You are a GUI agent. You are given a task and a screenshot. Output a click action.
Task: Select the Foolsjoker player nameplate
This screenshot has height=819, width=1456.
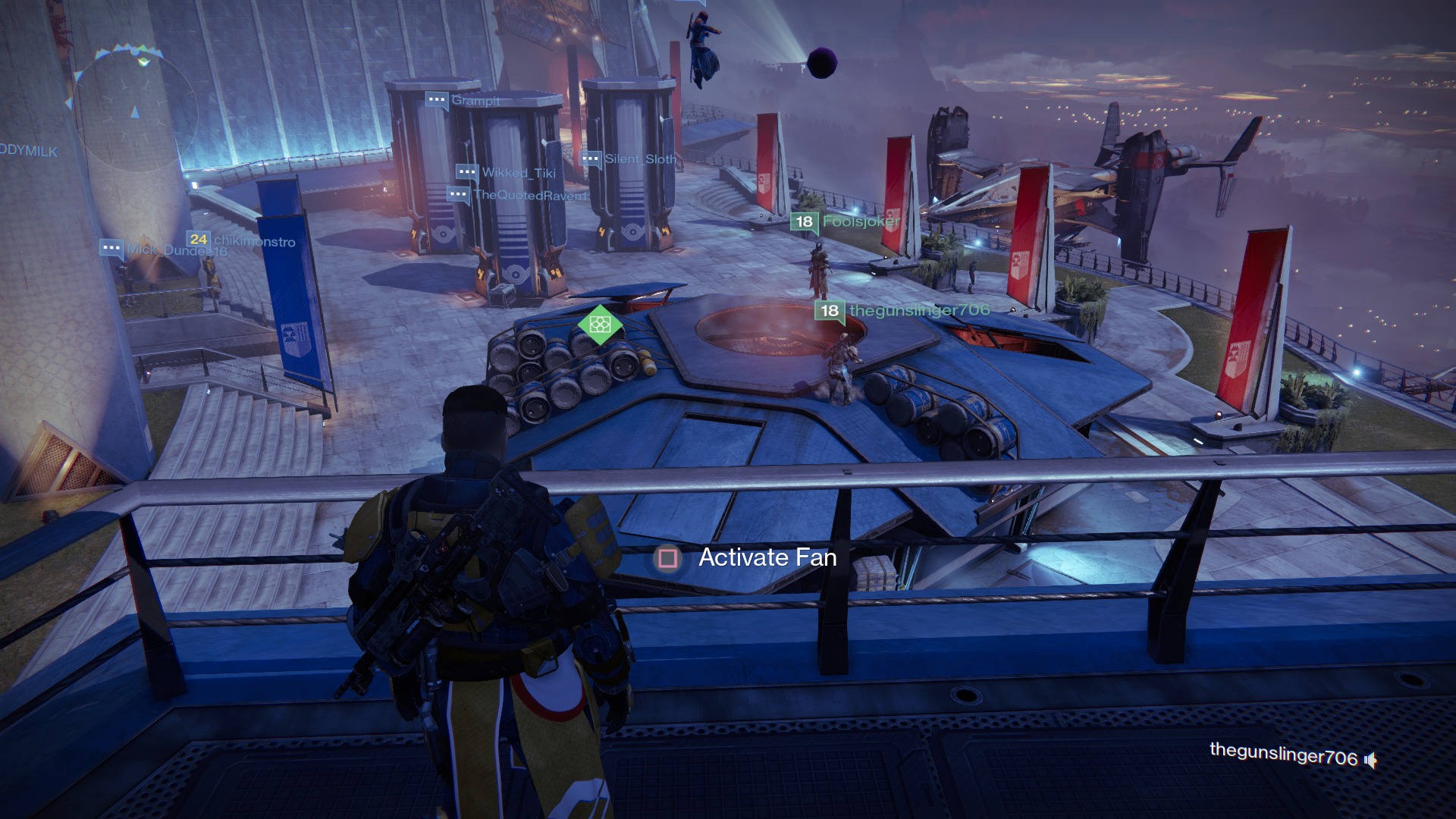(846, 221)
